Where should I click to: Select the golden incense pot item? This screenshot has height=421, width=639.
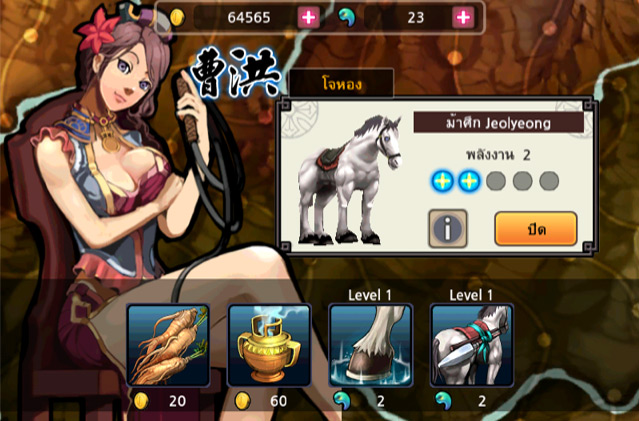[x=269, y=345]
